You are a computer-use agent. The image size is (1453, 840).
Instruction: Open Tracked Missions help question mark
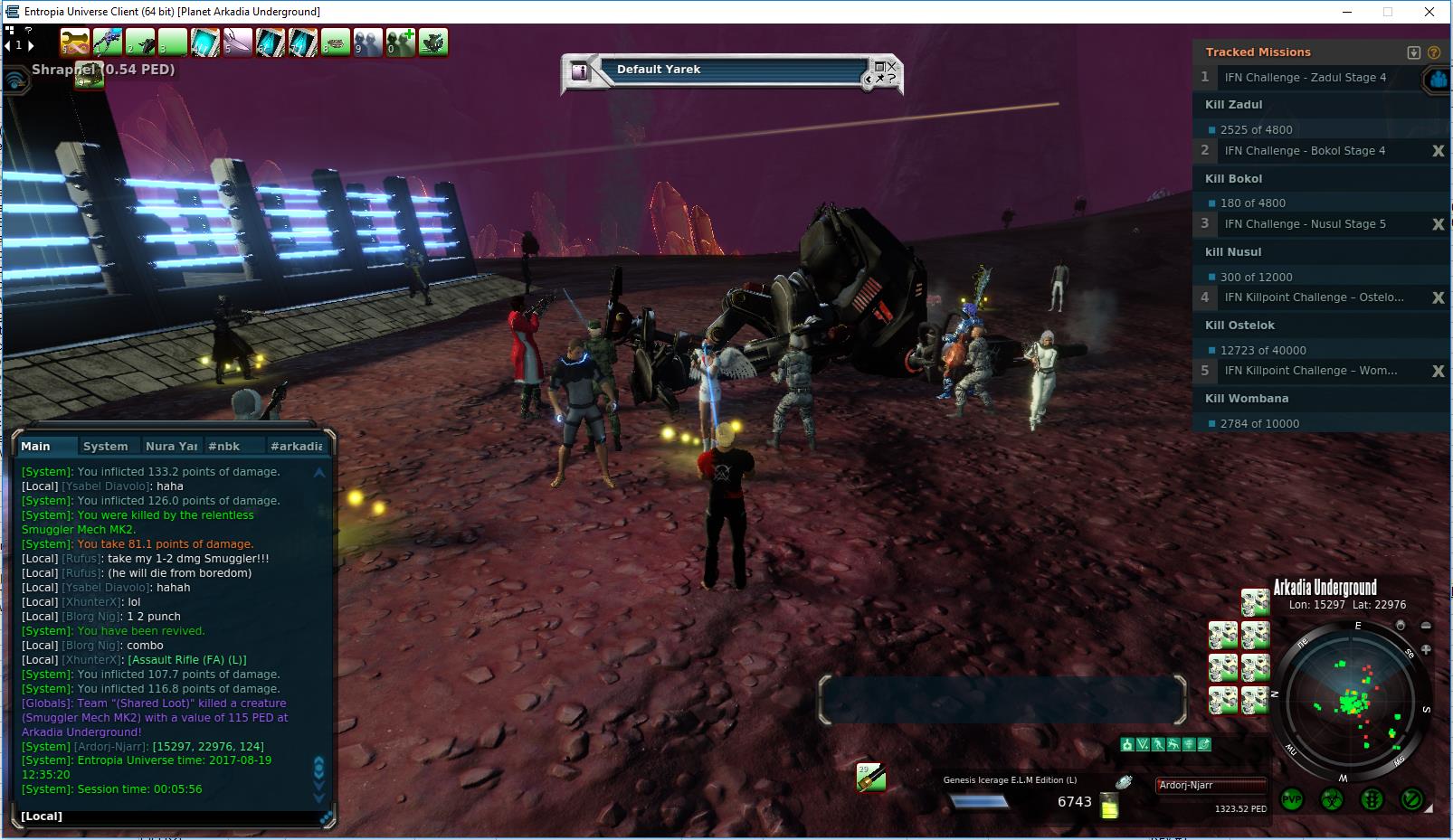pos(1434,52)
